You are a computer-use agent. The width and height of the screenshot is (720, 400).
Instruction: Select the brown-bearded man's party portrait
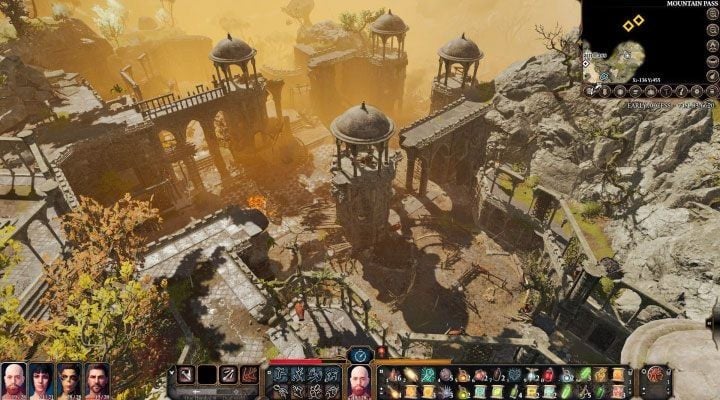(x=97, y=380)
